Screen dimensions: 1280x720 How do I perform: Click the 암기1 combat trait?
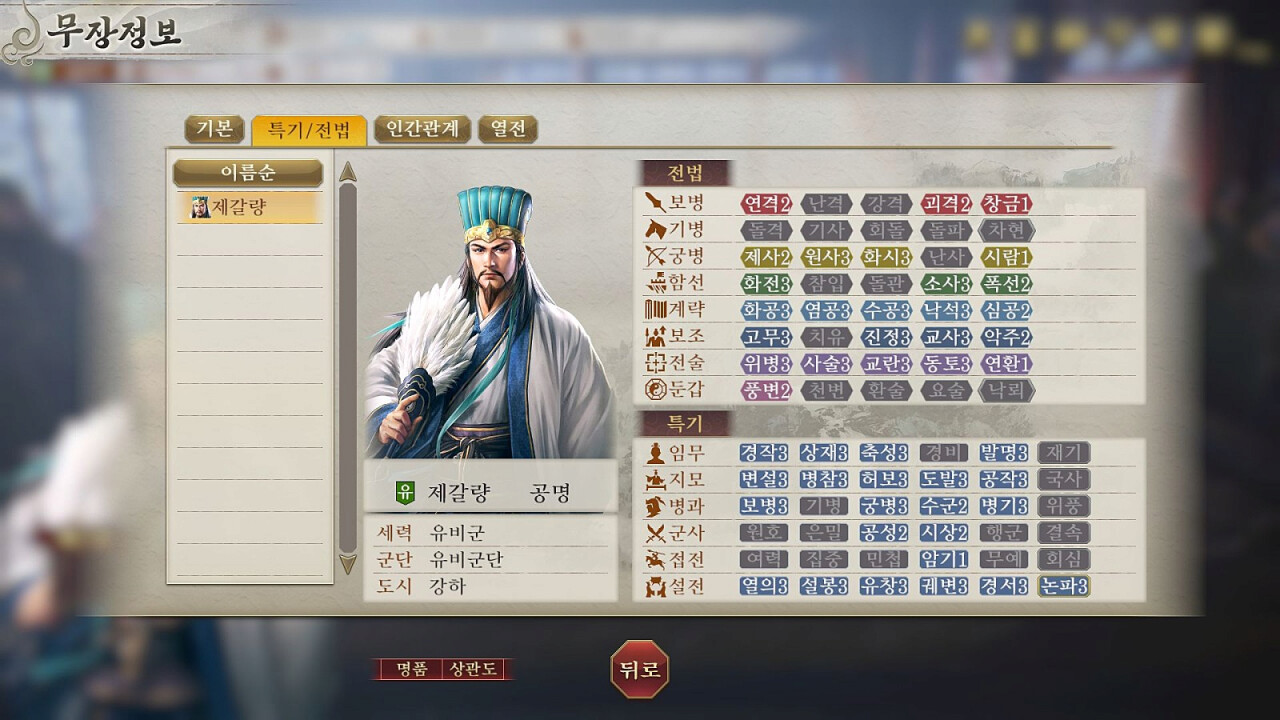pos(945,559)
